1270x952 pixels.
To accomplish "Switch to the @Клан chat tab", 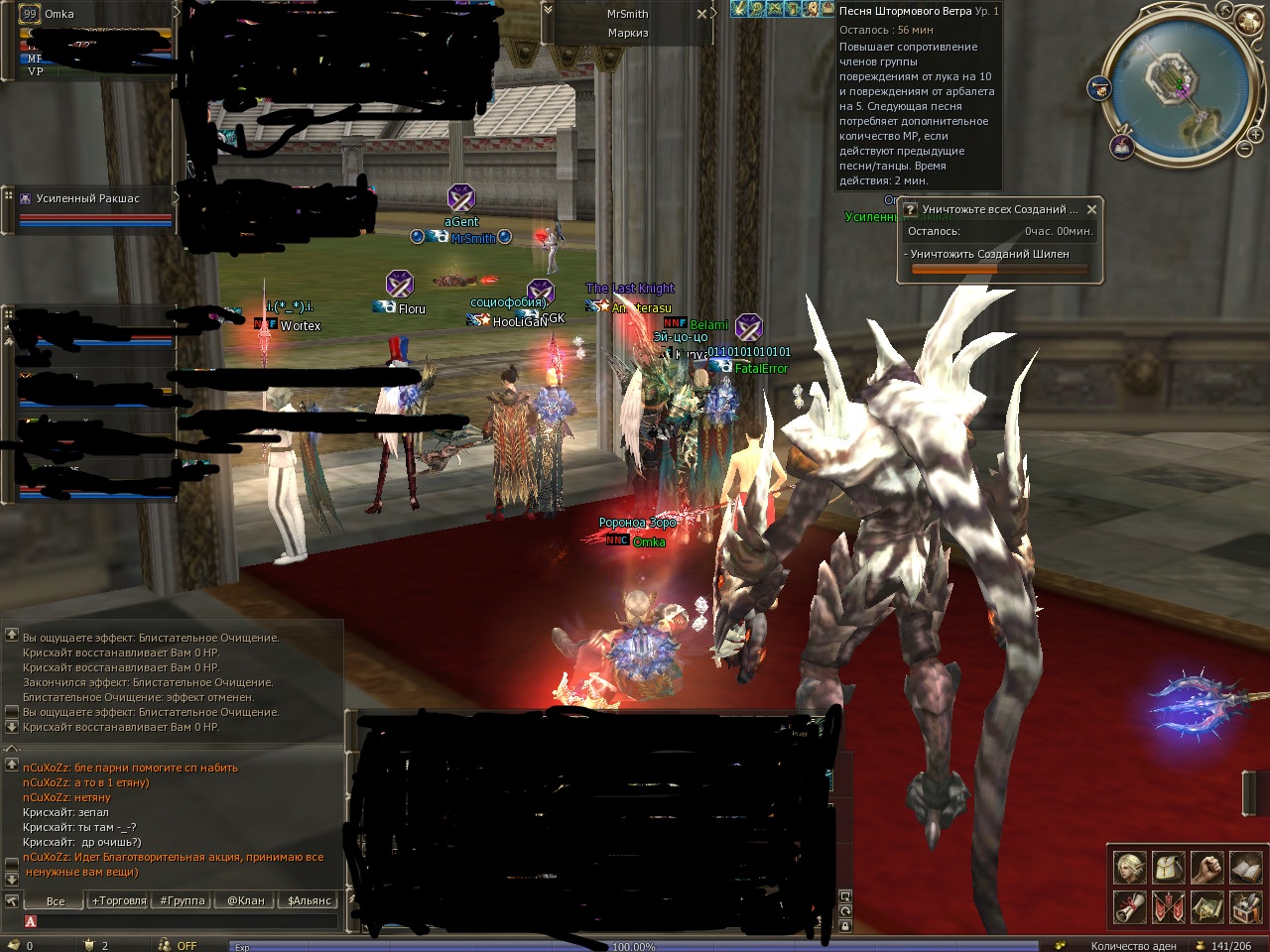I will [x=246, y=900].
